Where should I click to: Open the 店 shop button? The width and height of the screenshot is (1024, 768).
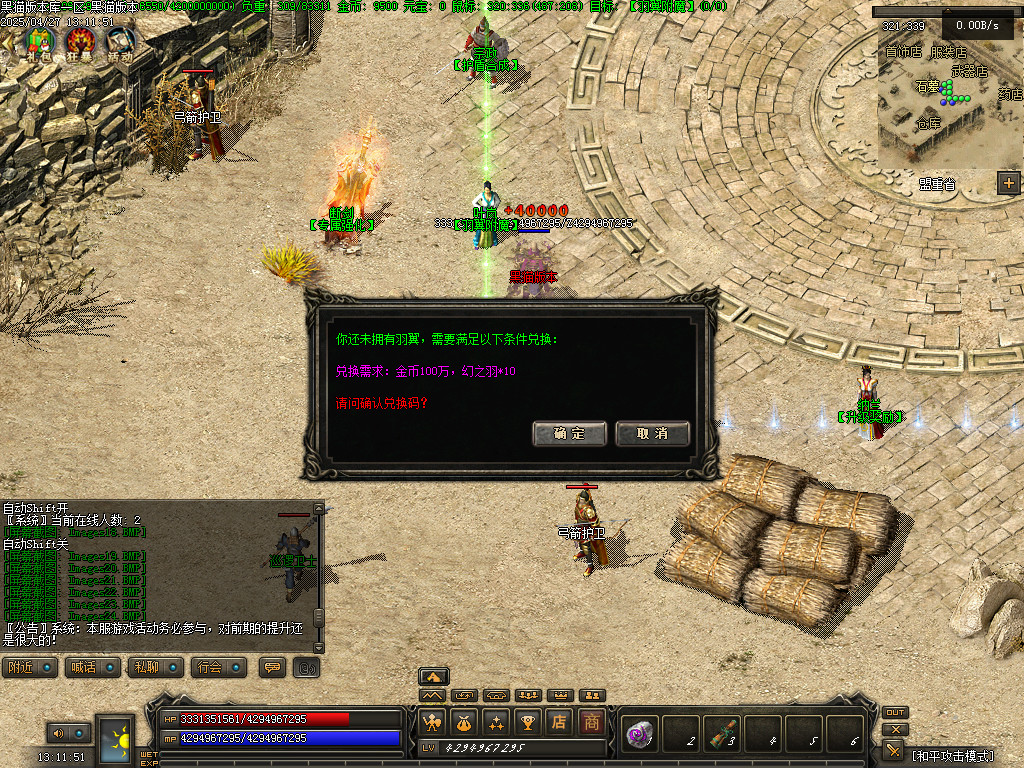click(560, 721)
